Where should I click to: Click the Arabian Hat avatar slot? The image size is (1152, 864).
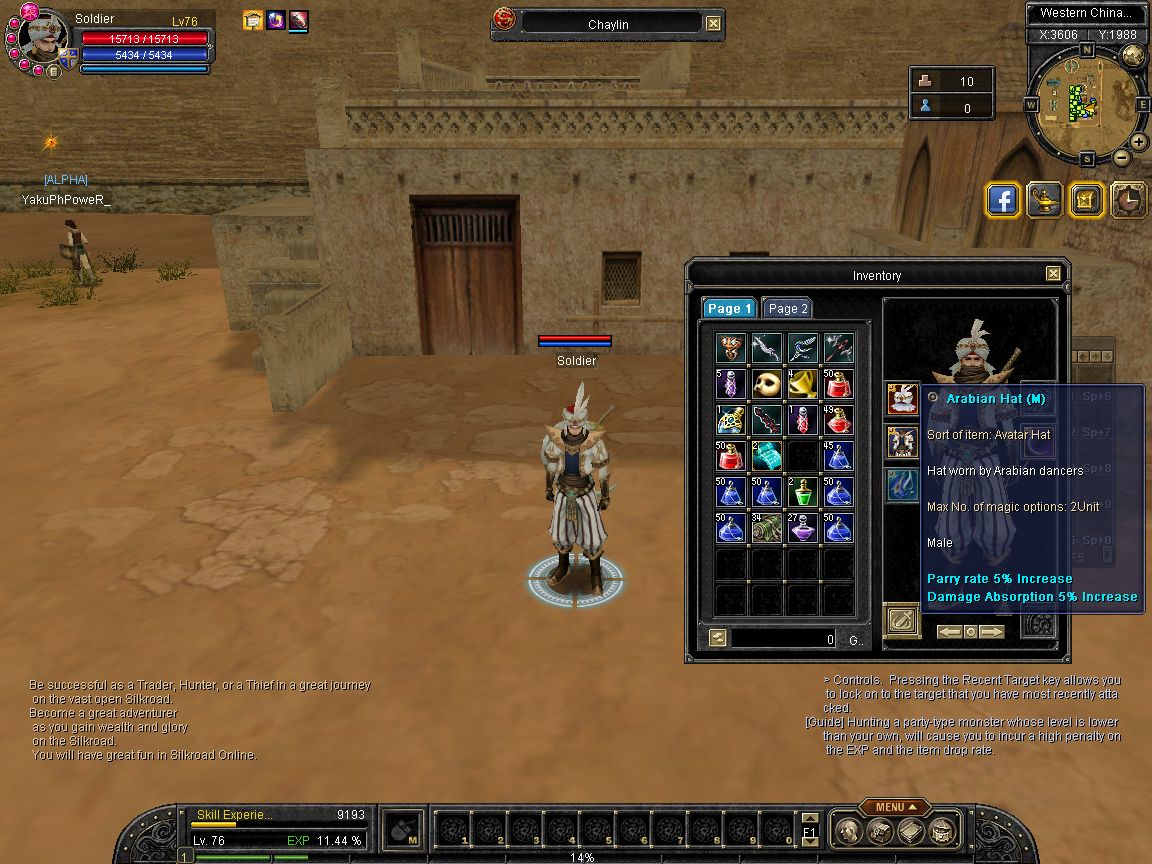[x=902, y=400]
